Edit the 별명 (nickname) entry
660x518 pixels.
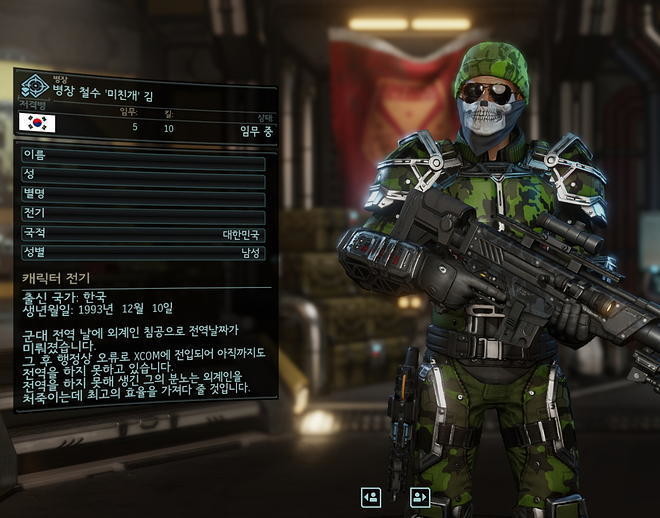[142, 193]
